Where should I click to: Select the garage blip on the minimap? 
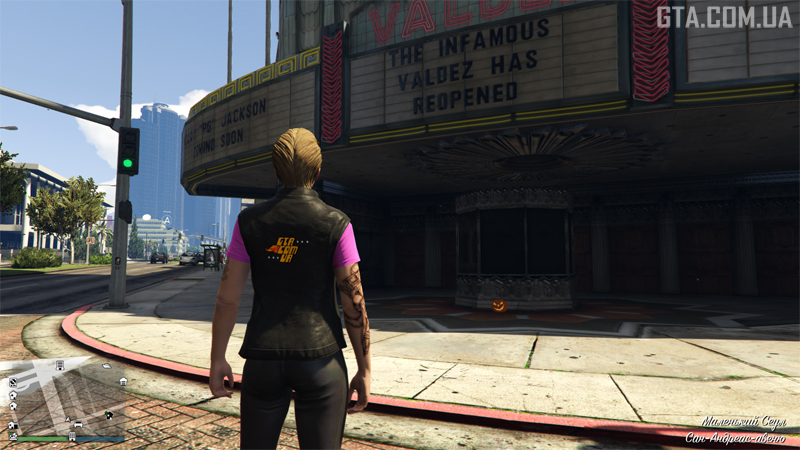click(122, 381)
